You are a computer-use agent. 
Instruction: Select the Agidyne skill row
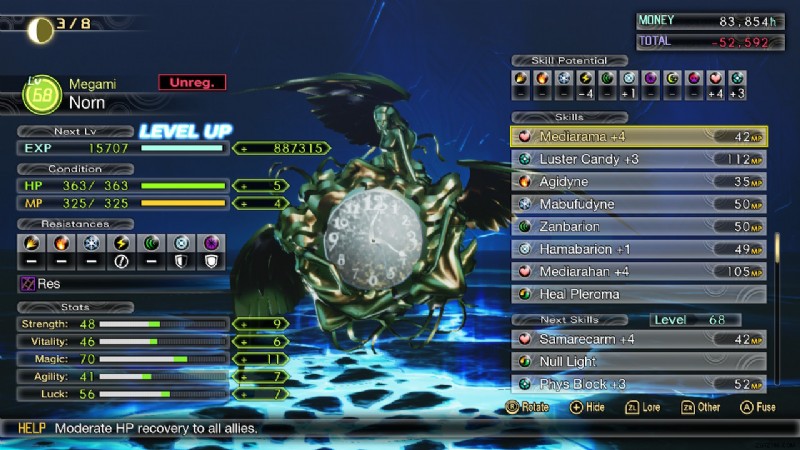[638, 182]
